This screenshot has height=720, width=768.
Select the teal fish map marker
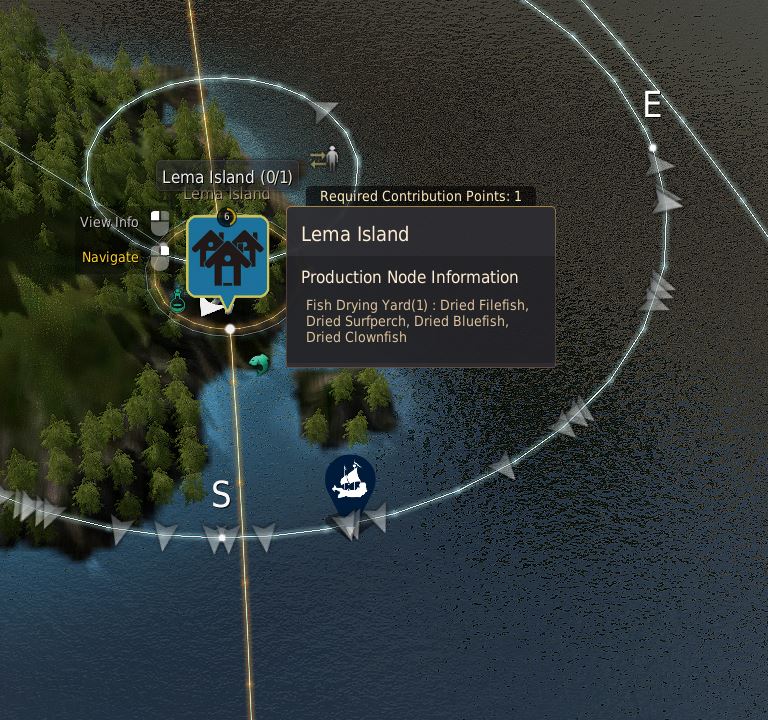point(259,364)
